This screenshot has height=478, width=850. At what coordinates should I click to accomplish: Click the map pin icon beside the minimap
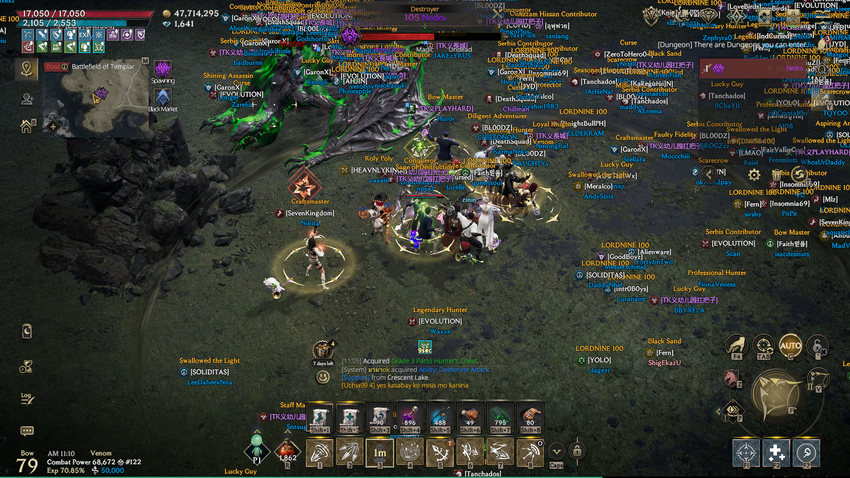[27, 70]
